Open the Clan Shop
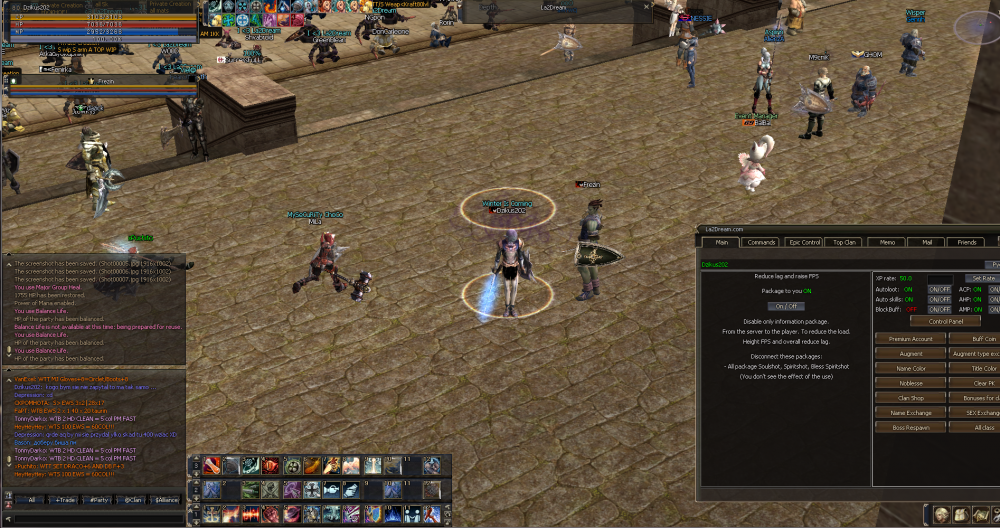 (910, 398)
